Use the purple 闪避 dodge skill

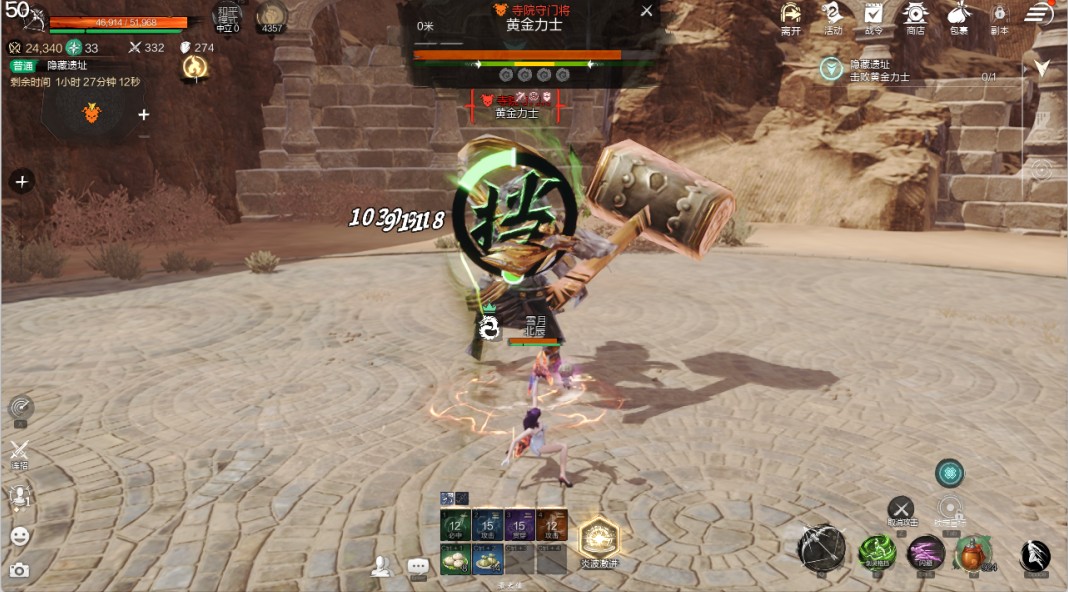pyautogui.click(x=926, y=552)
